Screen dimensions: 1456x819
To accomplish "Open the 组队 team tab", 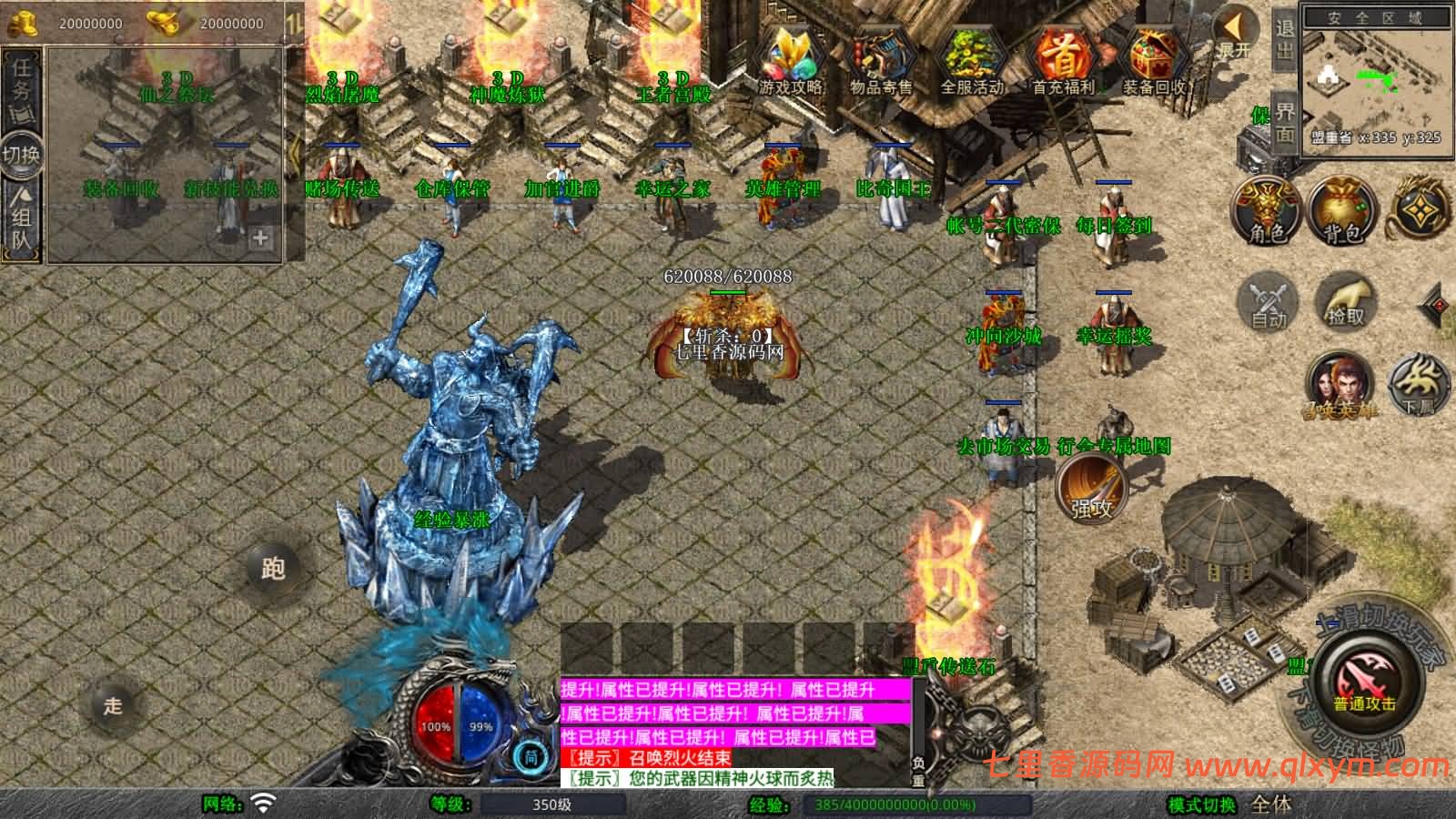I will pyautogui.click(x=20, y=221).
